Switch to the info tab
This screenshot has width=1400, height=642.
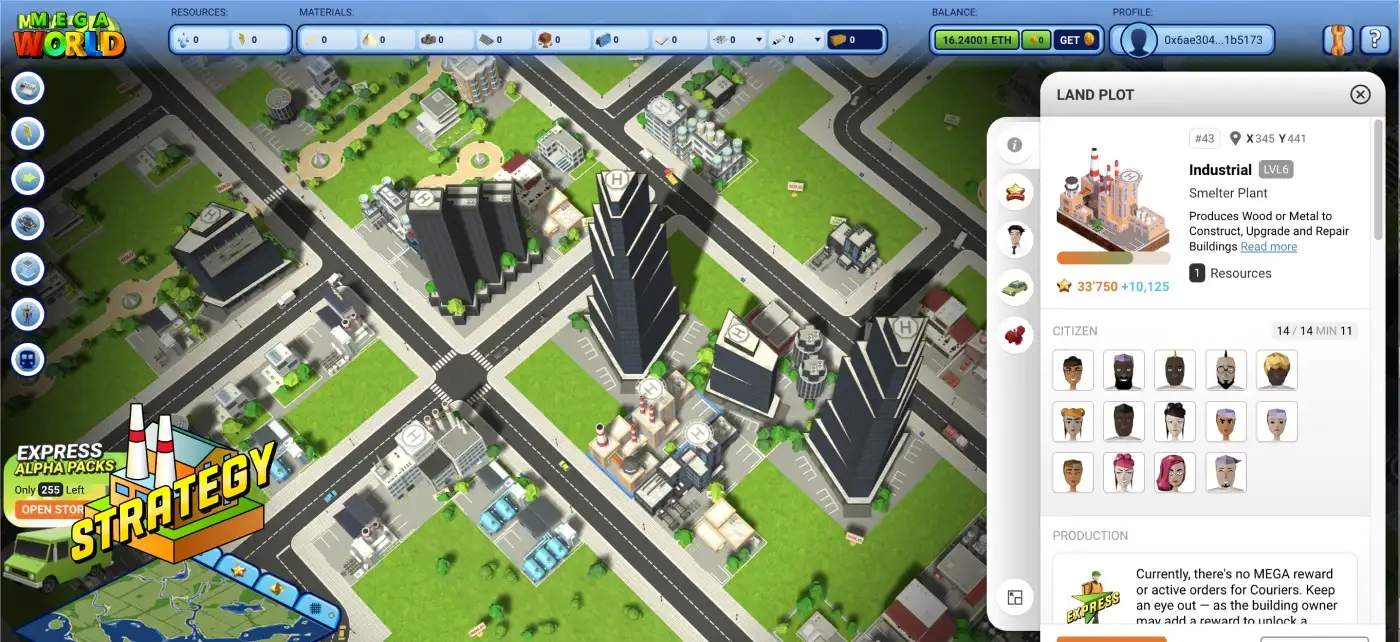1015,145
